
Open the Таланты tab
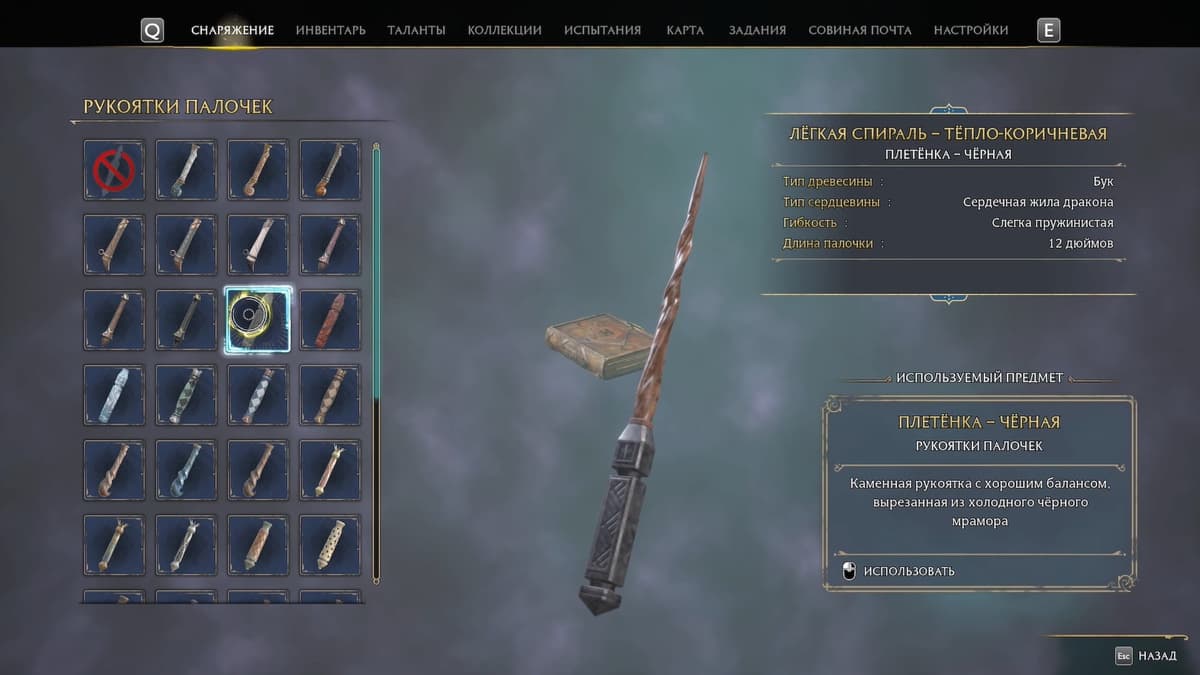tap(416, 30)
